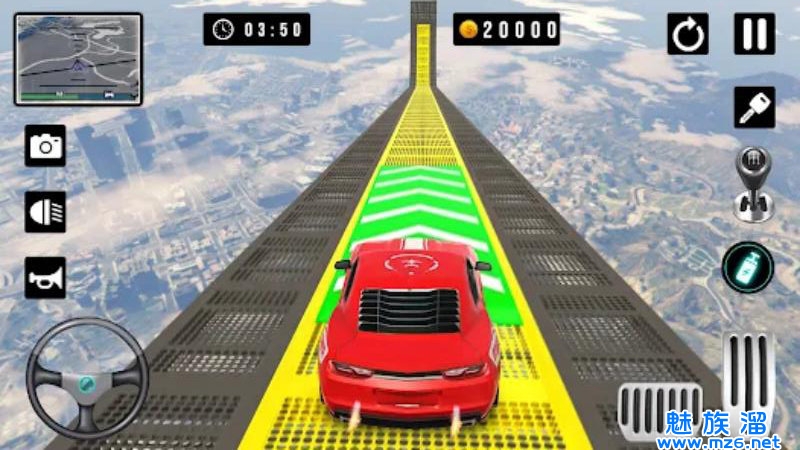Click the steering wheel control
Screen dimensions: 800x450
tap(87, 378)
